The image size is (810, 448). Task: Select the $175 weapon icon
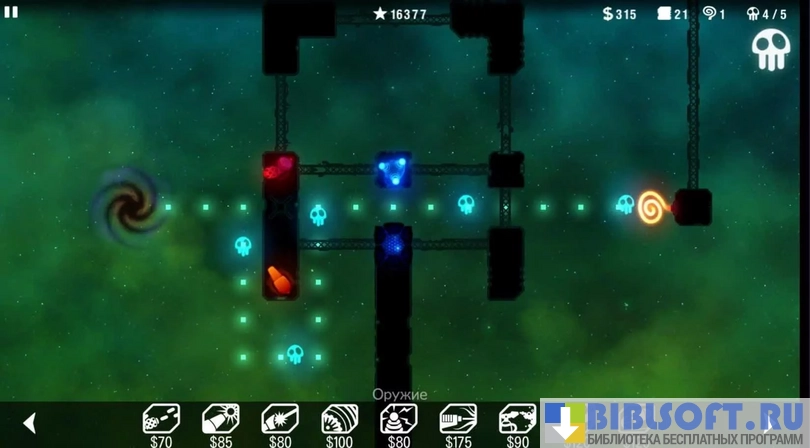point(458,418)
